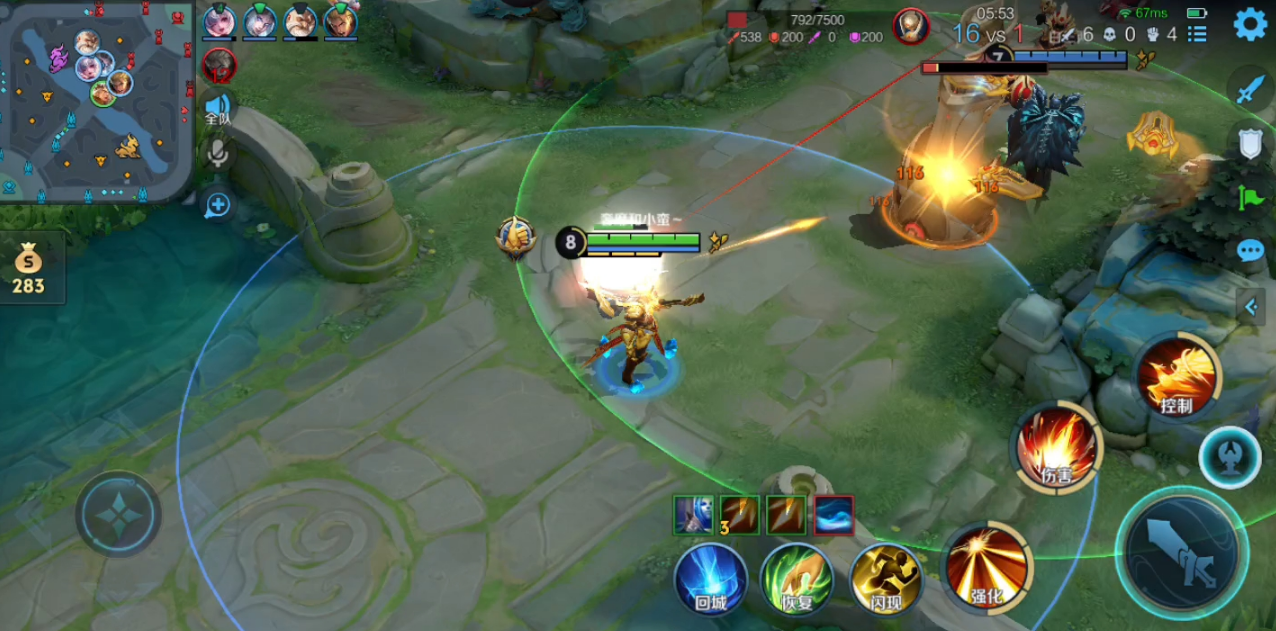Activate the 回城 recall spell
Viewport: 1276px width, 631px height.
(710, 579)
